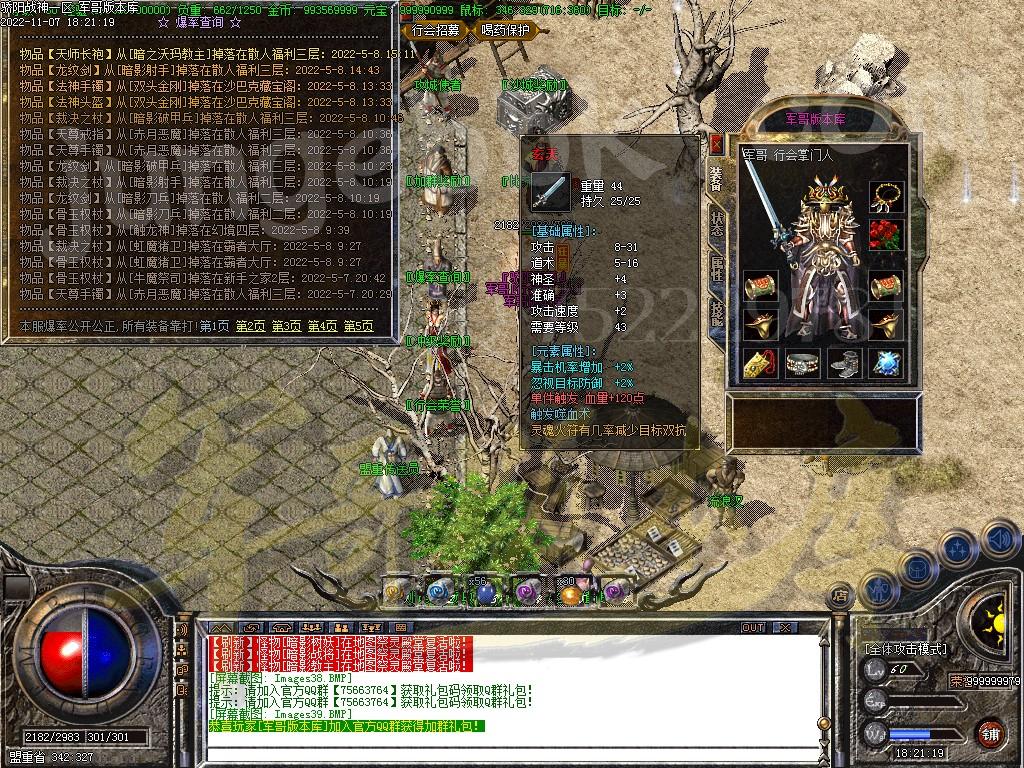
Task: Change the 全体攻击模式 attack mode
Action: (906, 649)
